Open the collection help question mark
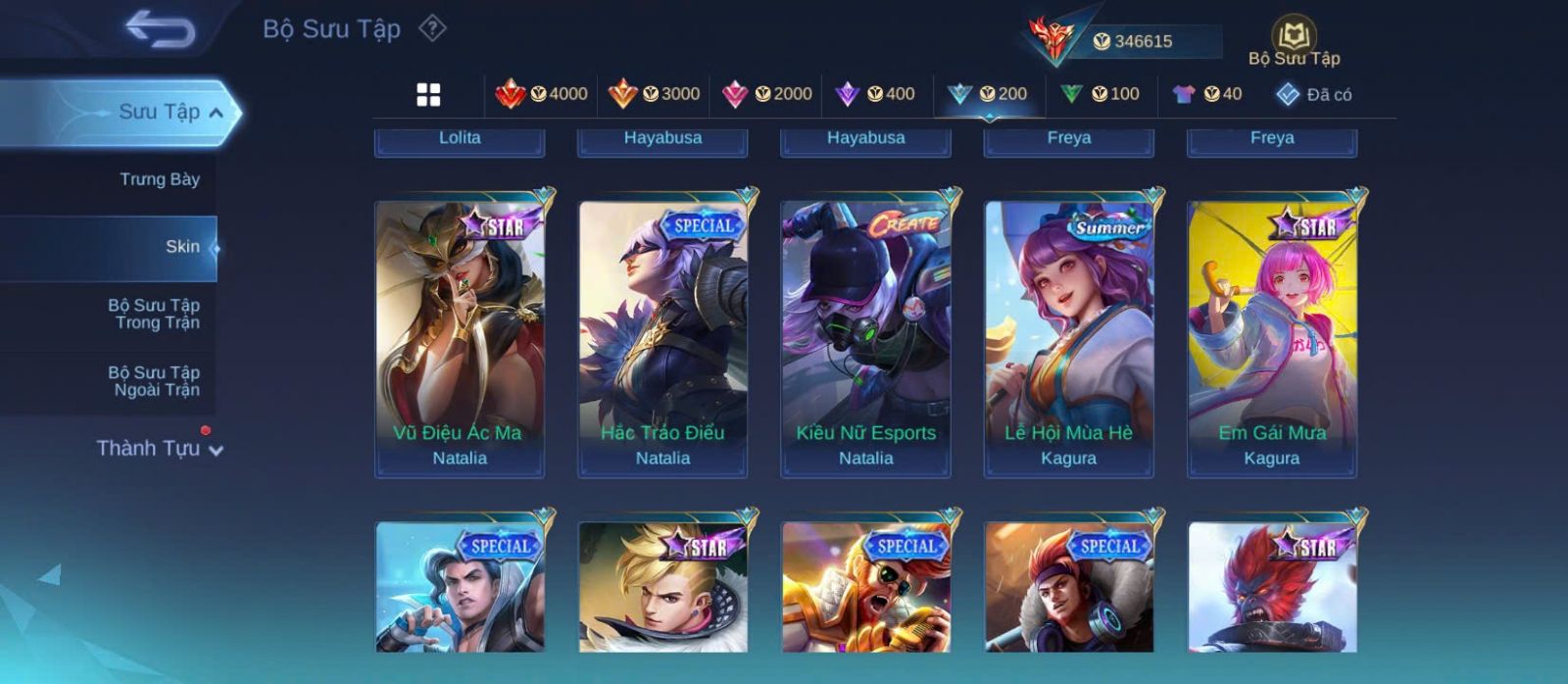This screenshot has height=684, width=1568. (x=432, y=28)
